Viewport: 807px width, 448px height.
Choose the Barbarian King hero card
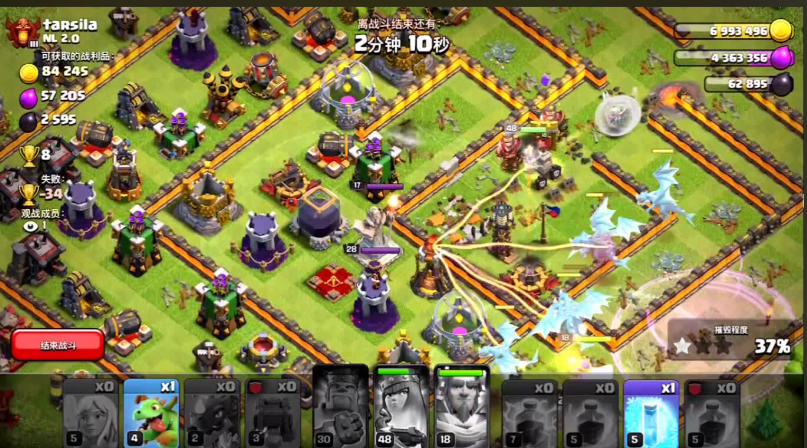click(340, 408)
